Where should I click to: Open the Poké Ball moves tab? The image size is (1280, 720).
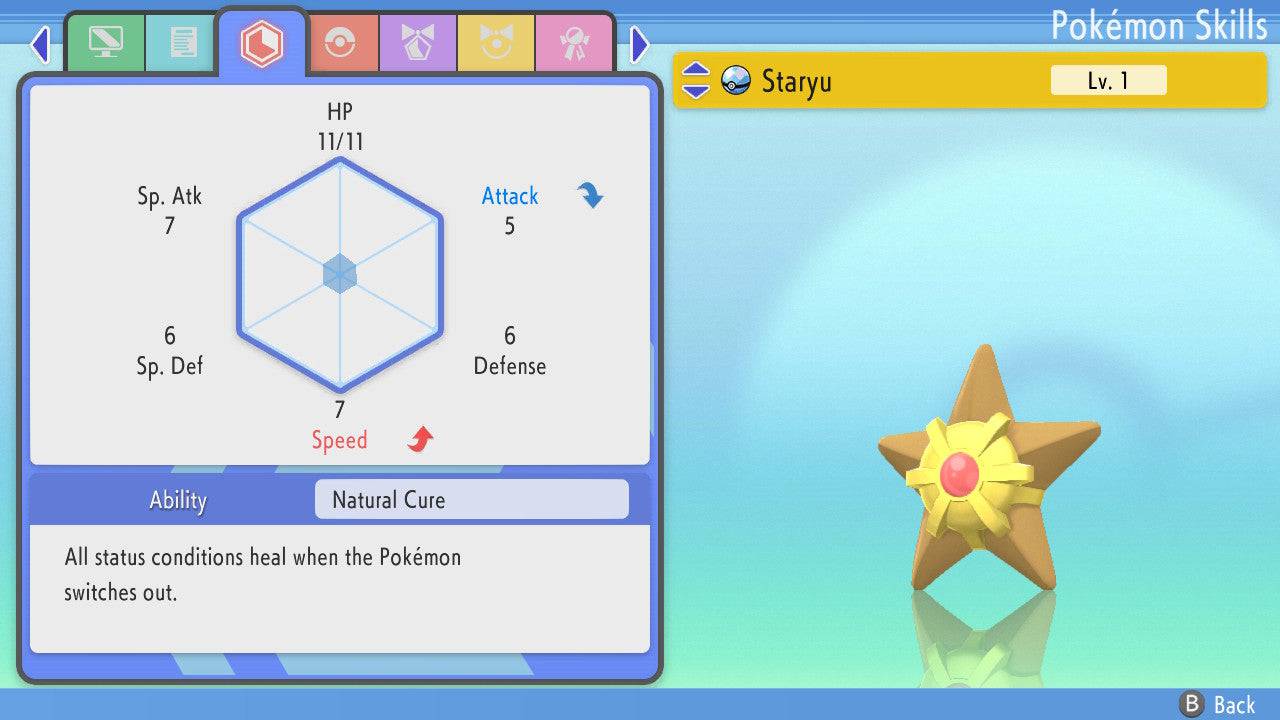340,42
